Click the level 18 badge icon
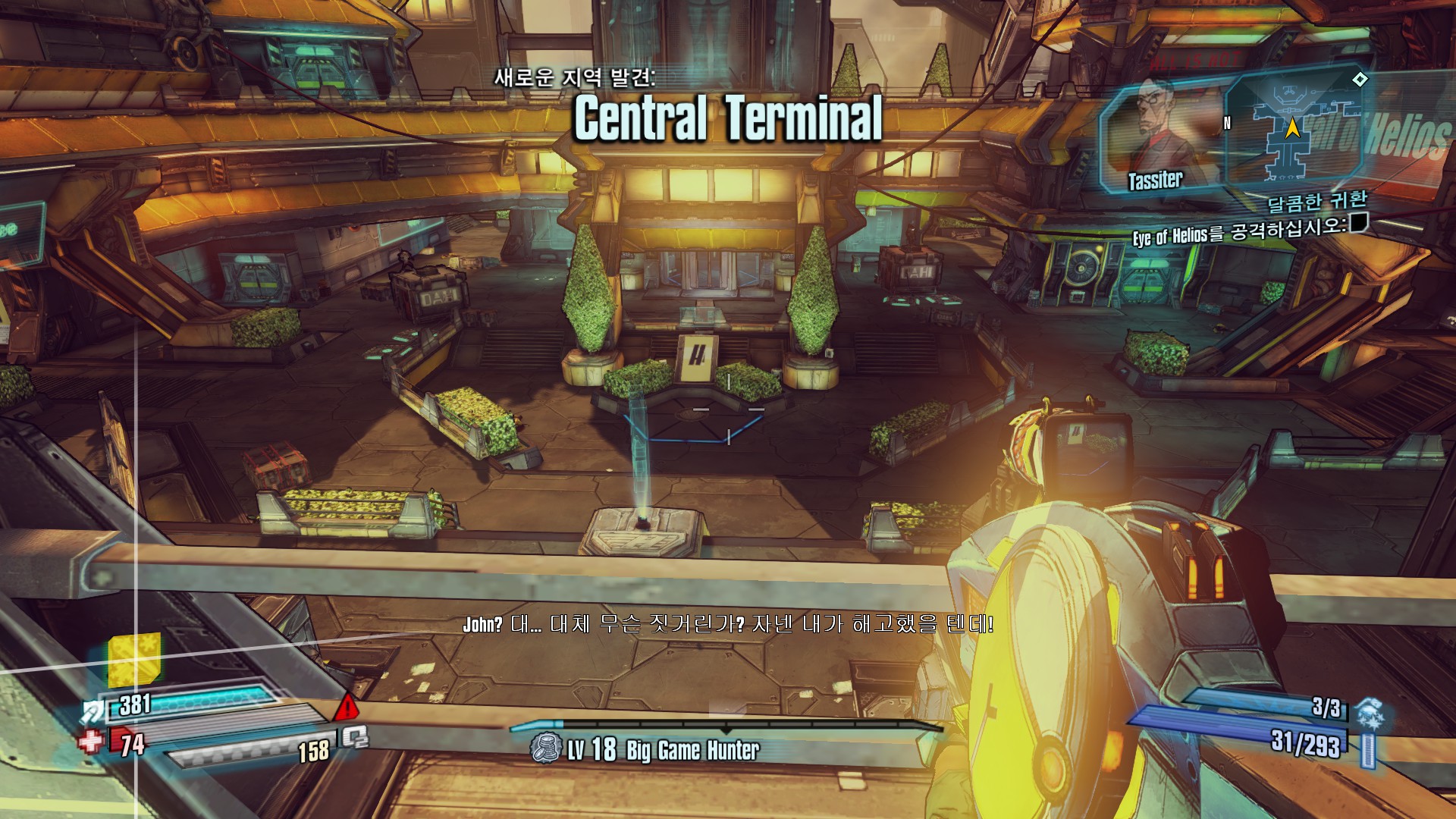The height and width of the screenshot is (819, 1456). click(x=545, y=748)
